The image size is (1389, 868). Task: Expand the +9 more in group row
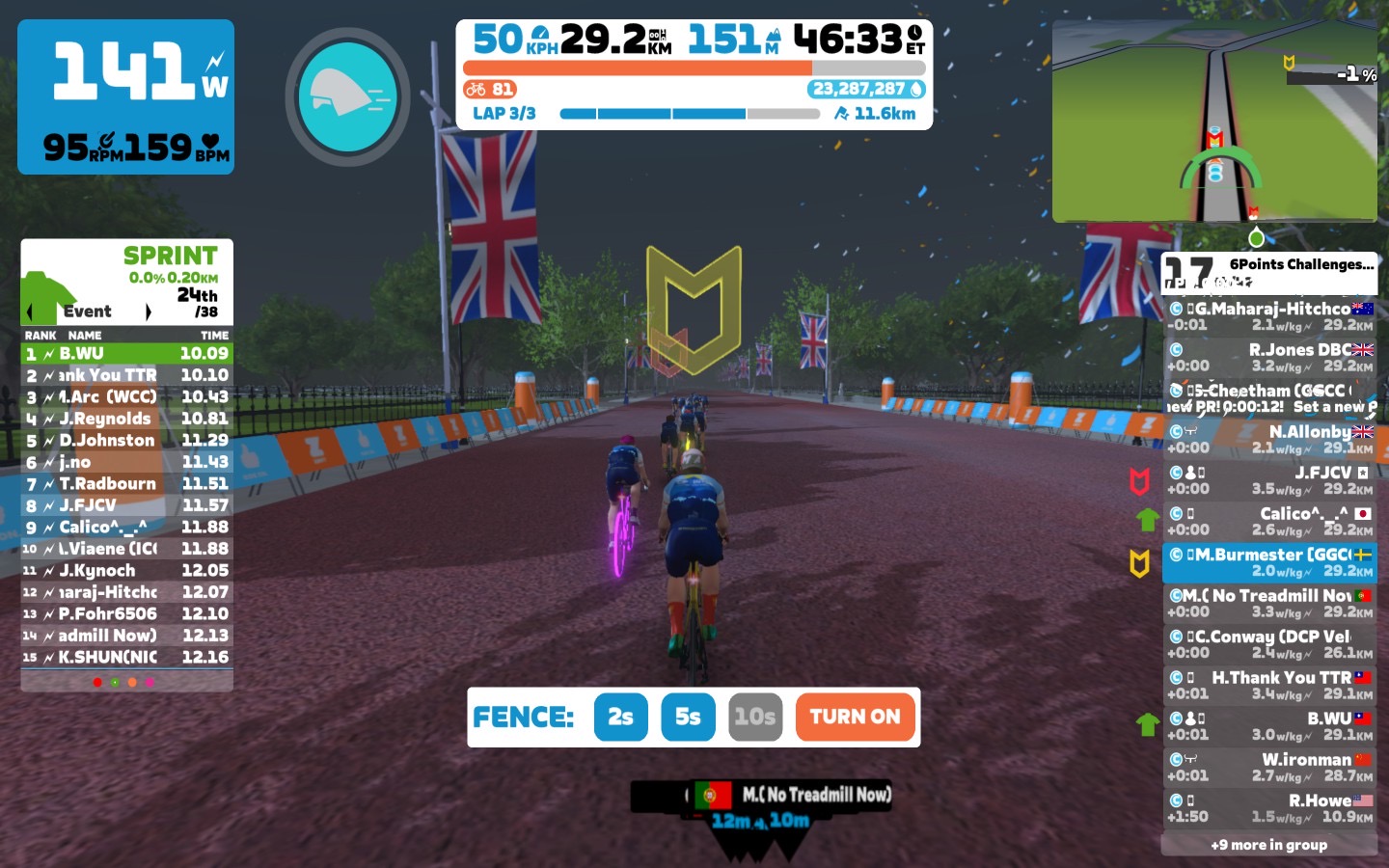click(x=1268, y=845)
